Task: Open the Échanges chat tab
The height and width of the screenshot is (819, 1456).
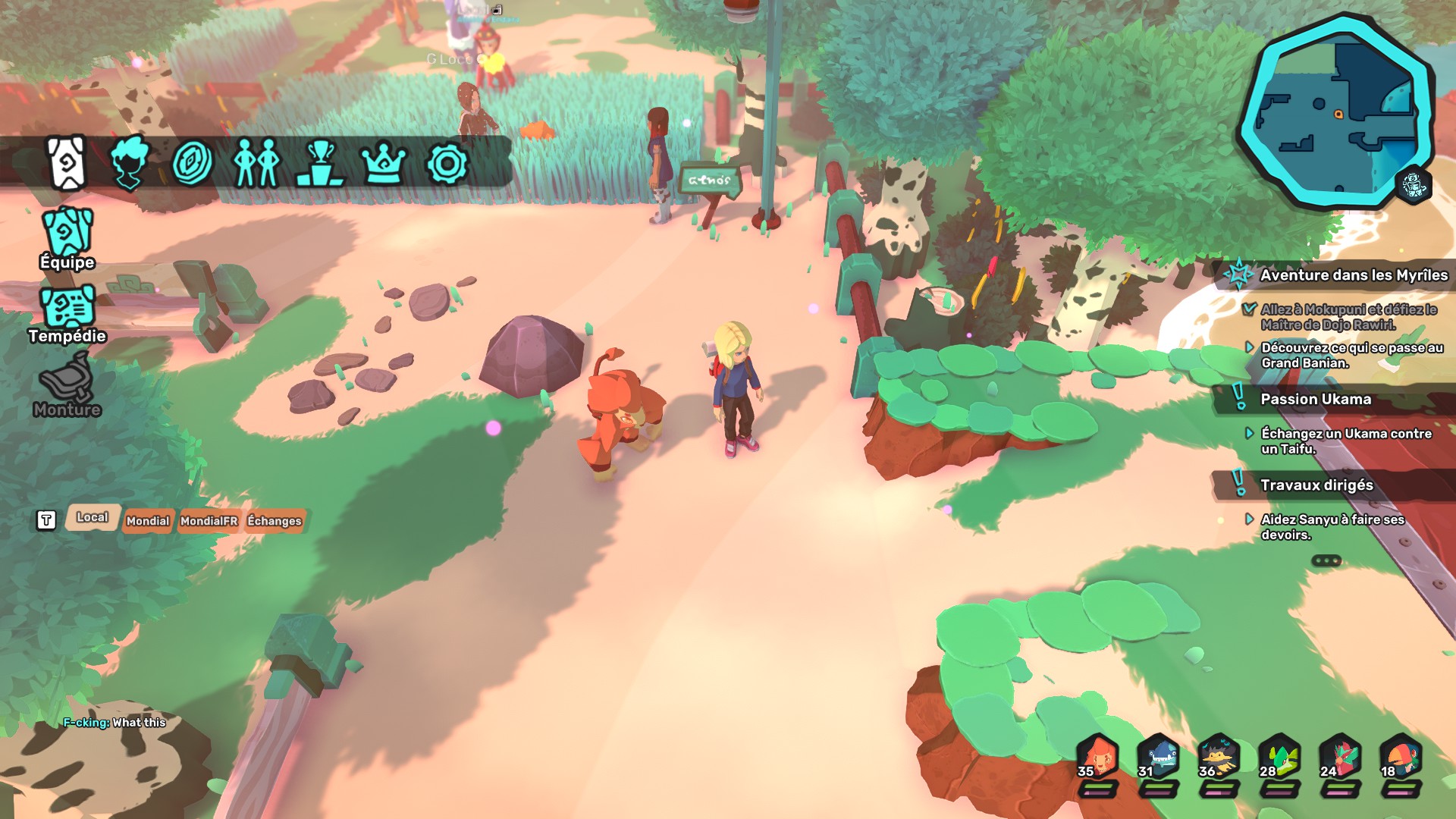Action: 275,521
